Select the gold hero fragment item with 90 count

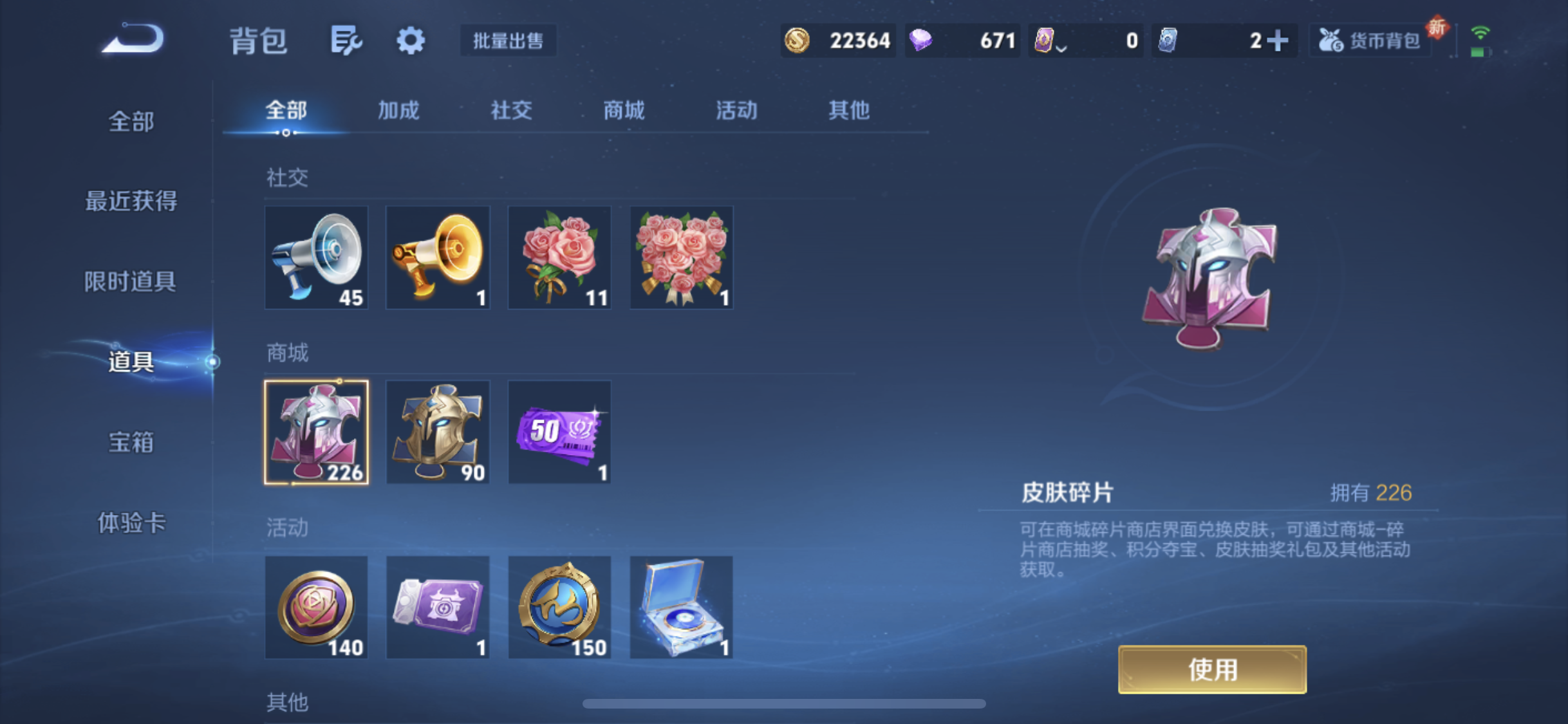(438, 431)
